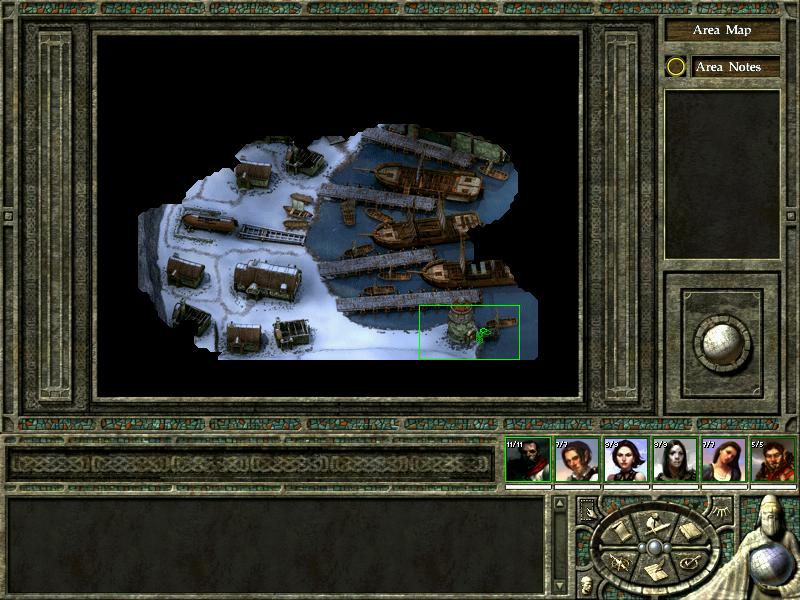Select the short brown-haired character portrait
This screenshot has height=600, width=800.
coord(574,461)
